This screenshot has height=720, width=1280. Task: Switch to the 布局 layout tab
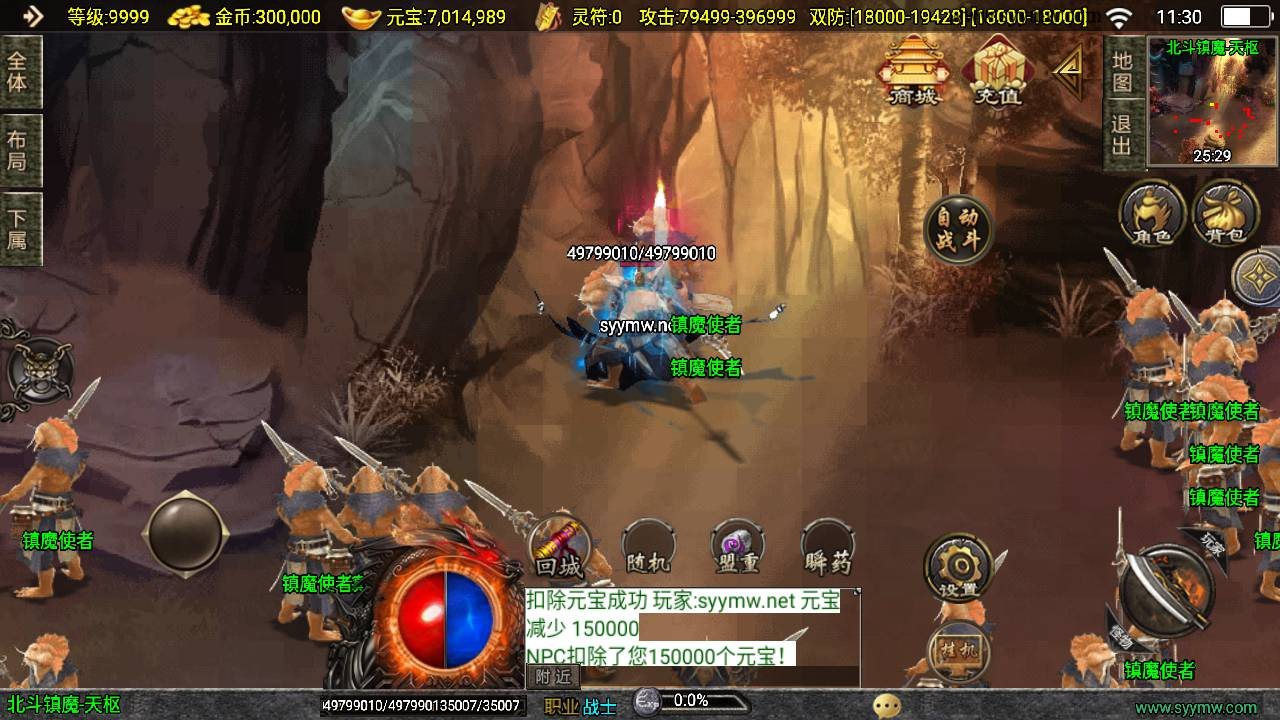[19, 150]
